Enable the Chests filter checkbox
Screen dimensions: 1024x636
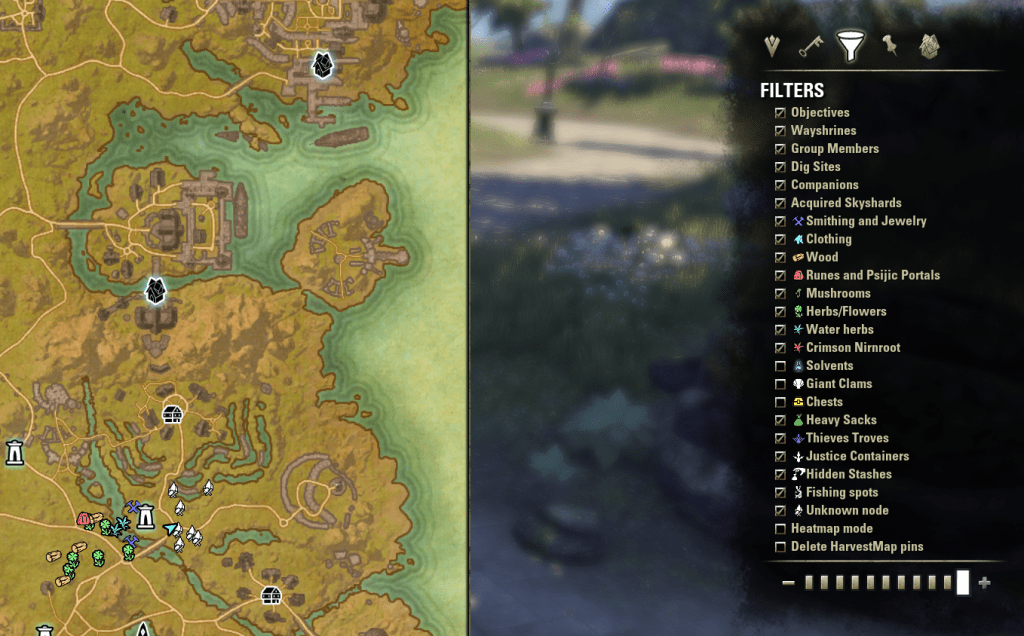(780, 402)
